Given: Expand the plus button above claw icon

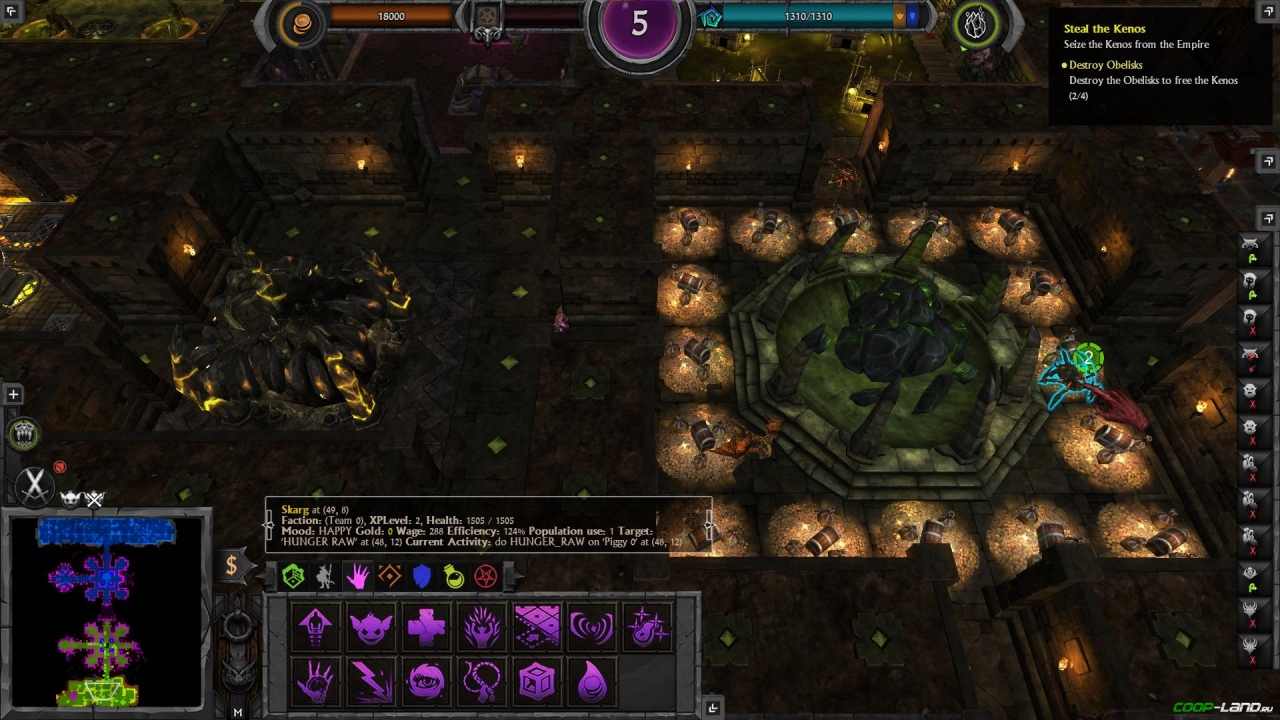Looking at the screenshot, I should point(13,395).
